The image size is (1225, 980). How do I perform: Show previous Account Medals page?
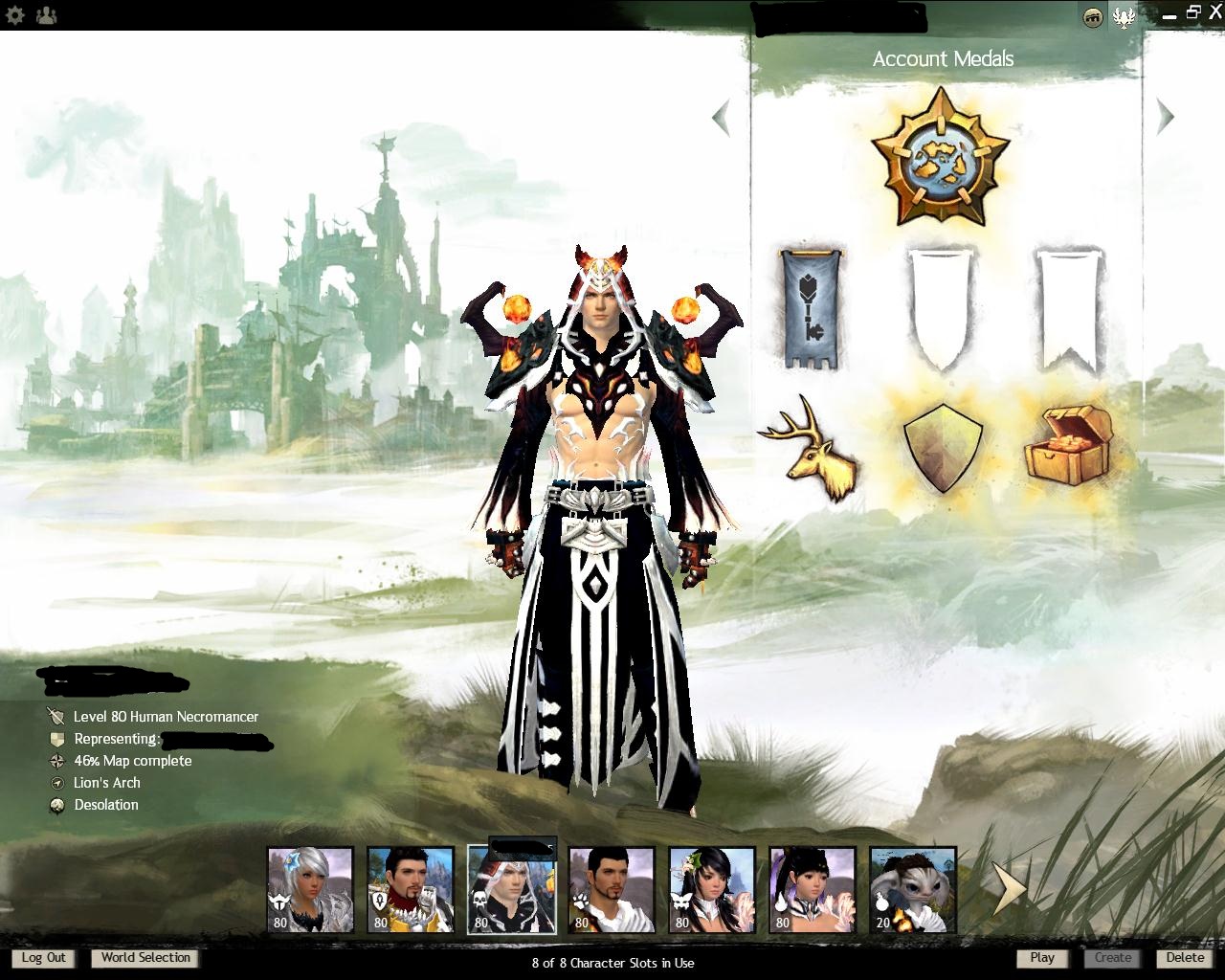pos(722,118)
